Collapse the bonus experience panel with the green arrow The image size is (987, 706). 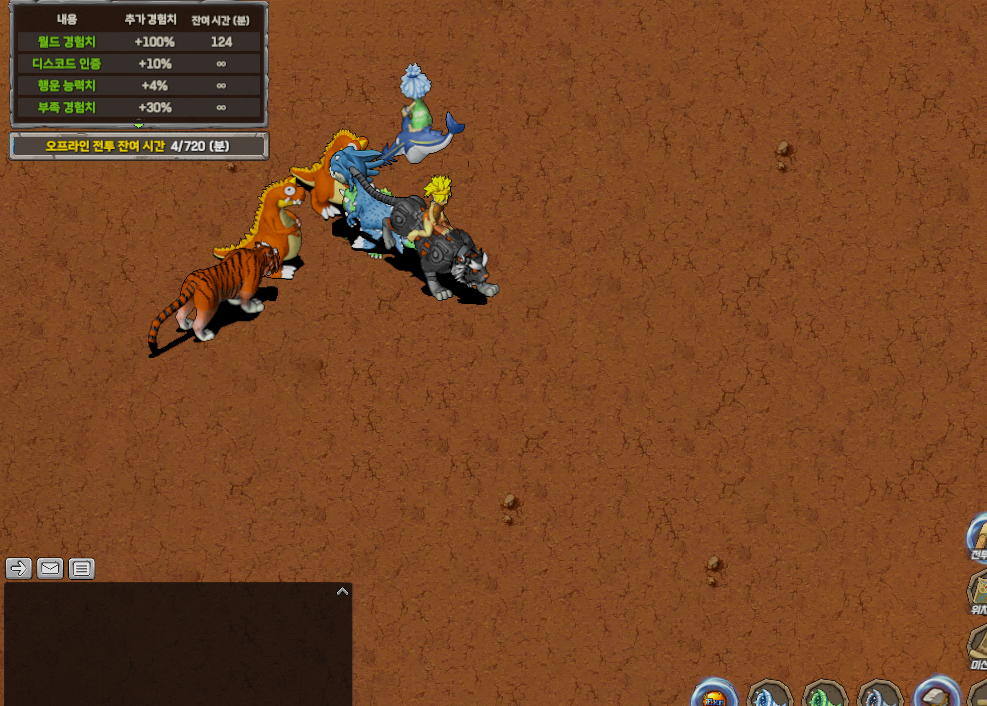pyautogui.click(x=139, y=124)
